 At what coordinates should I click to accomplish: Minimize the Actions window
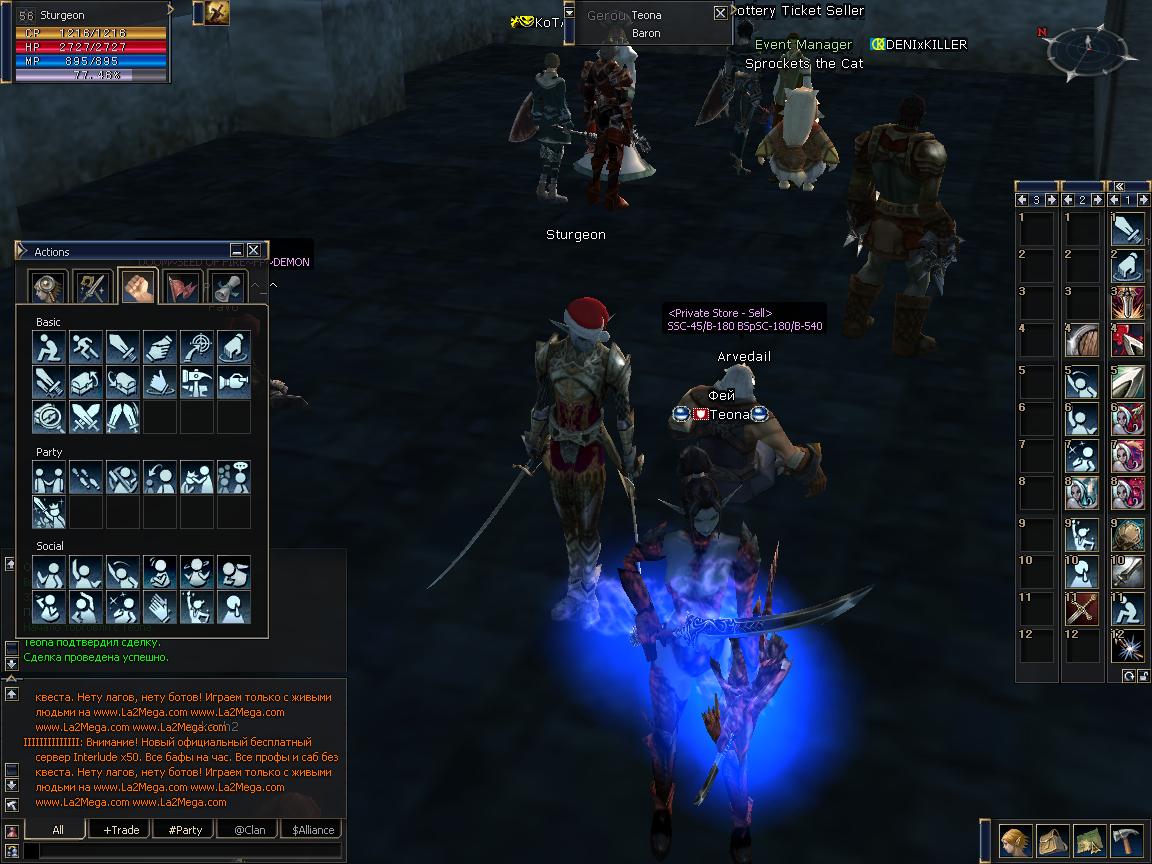coord(237,250)
